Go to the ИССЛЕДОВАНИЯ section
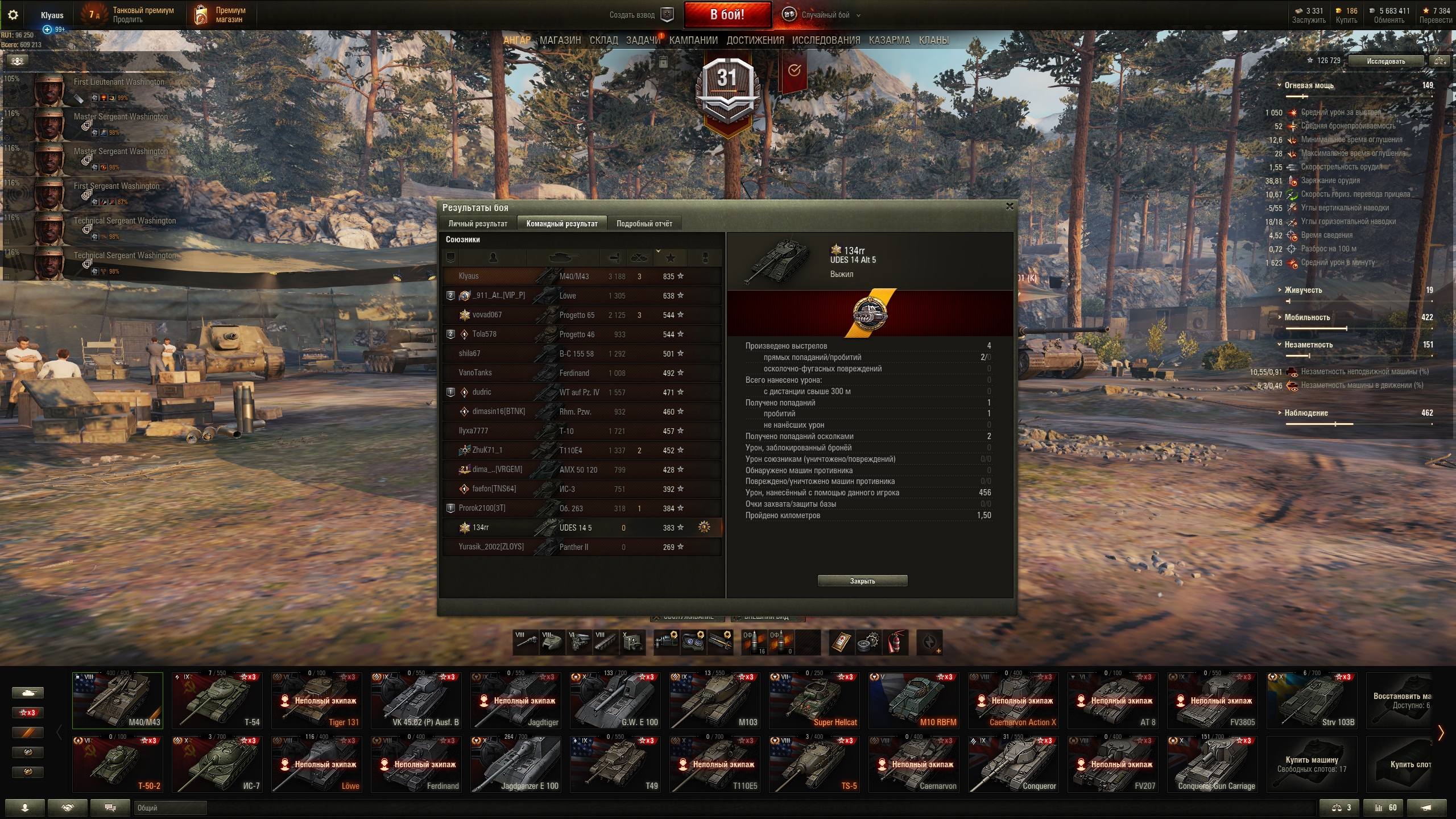The image size is (1456, 819). tap(826, 40)
